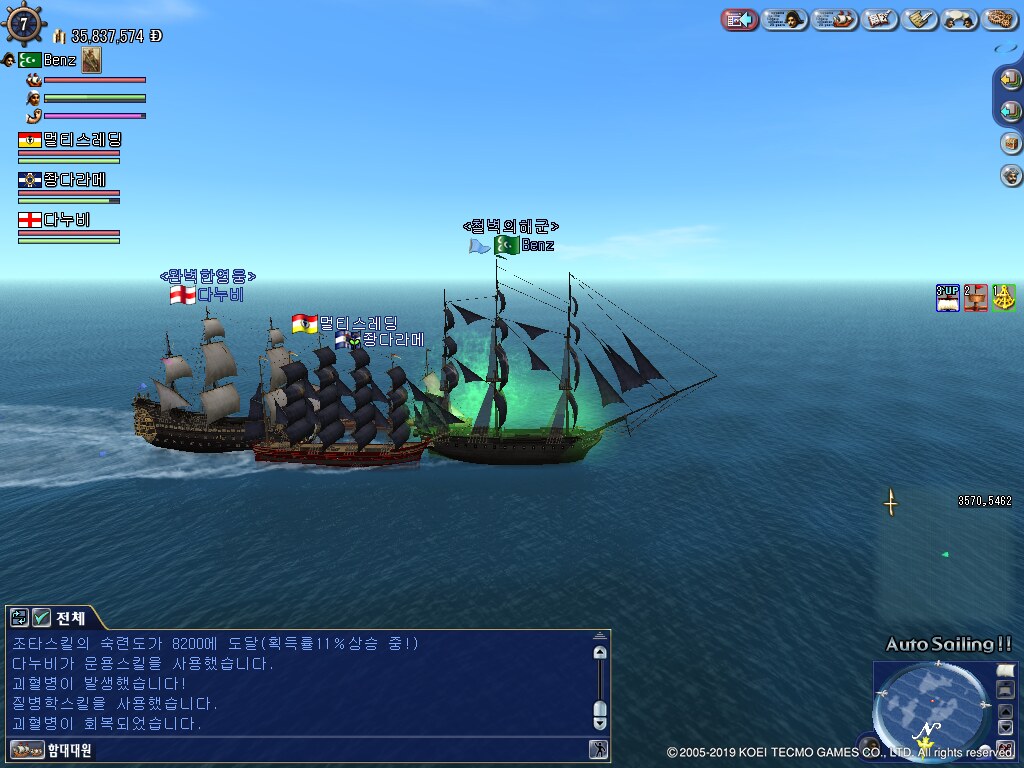Open the sailor face side icon
This screenshot has height=768, width=1024.
coord(1011,176)
